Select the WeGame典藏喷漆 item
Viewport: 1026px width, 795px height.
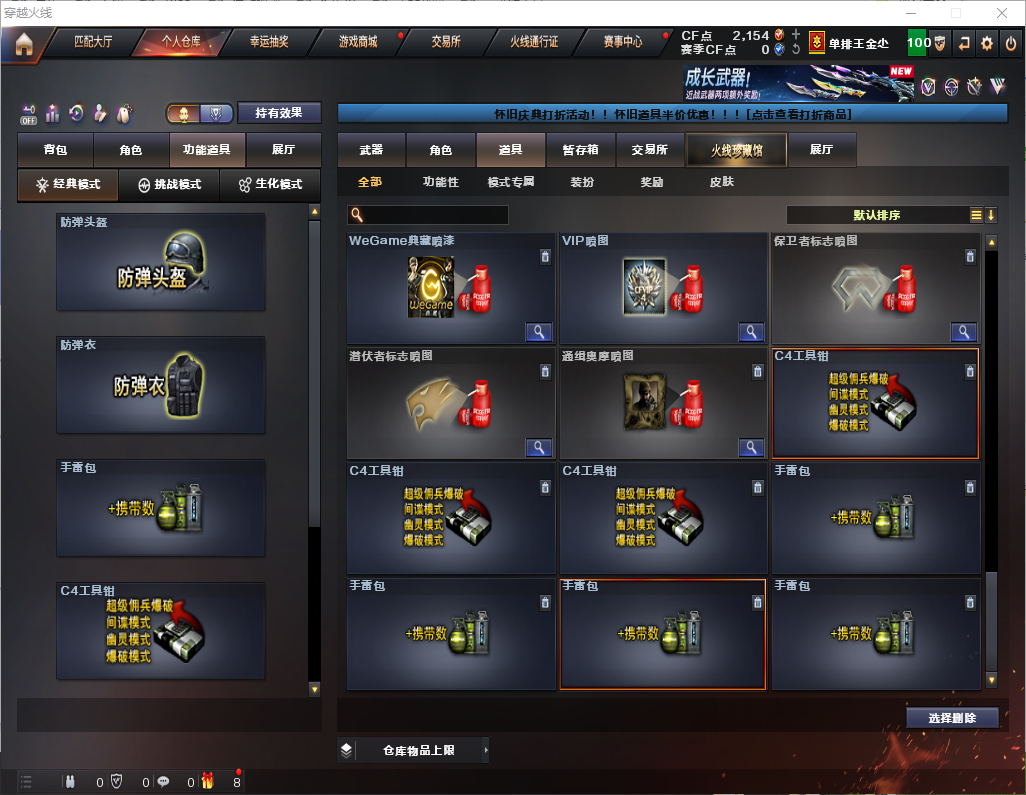[451, 289]
